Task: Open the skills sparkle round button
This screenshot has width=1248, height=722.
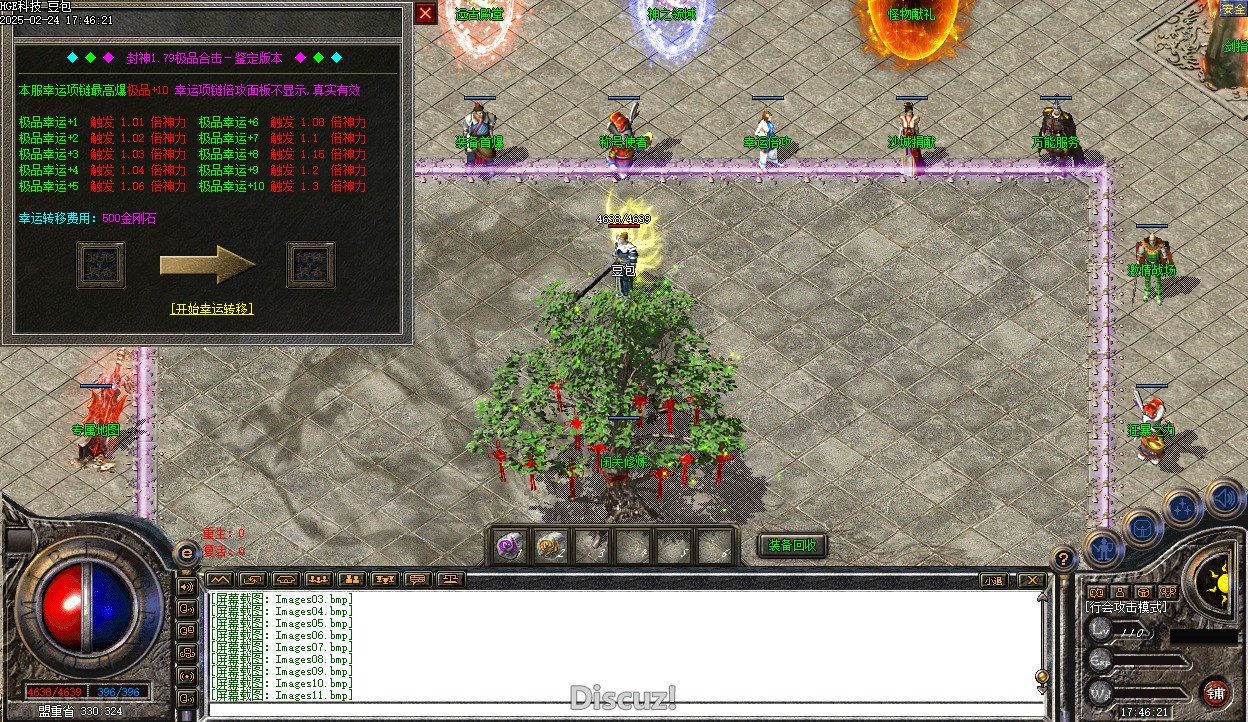Action: (x=1183, y=508)
